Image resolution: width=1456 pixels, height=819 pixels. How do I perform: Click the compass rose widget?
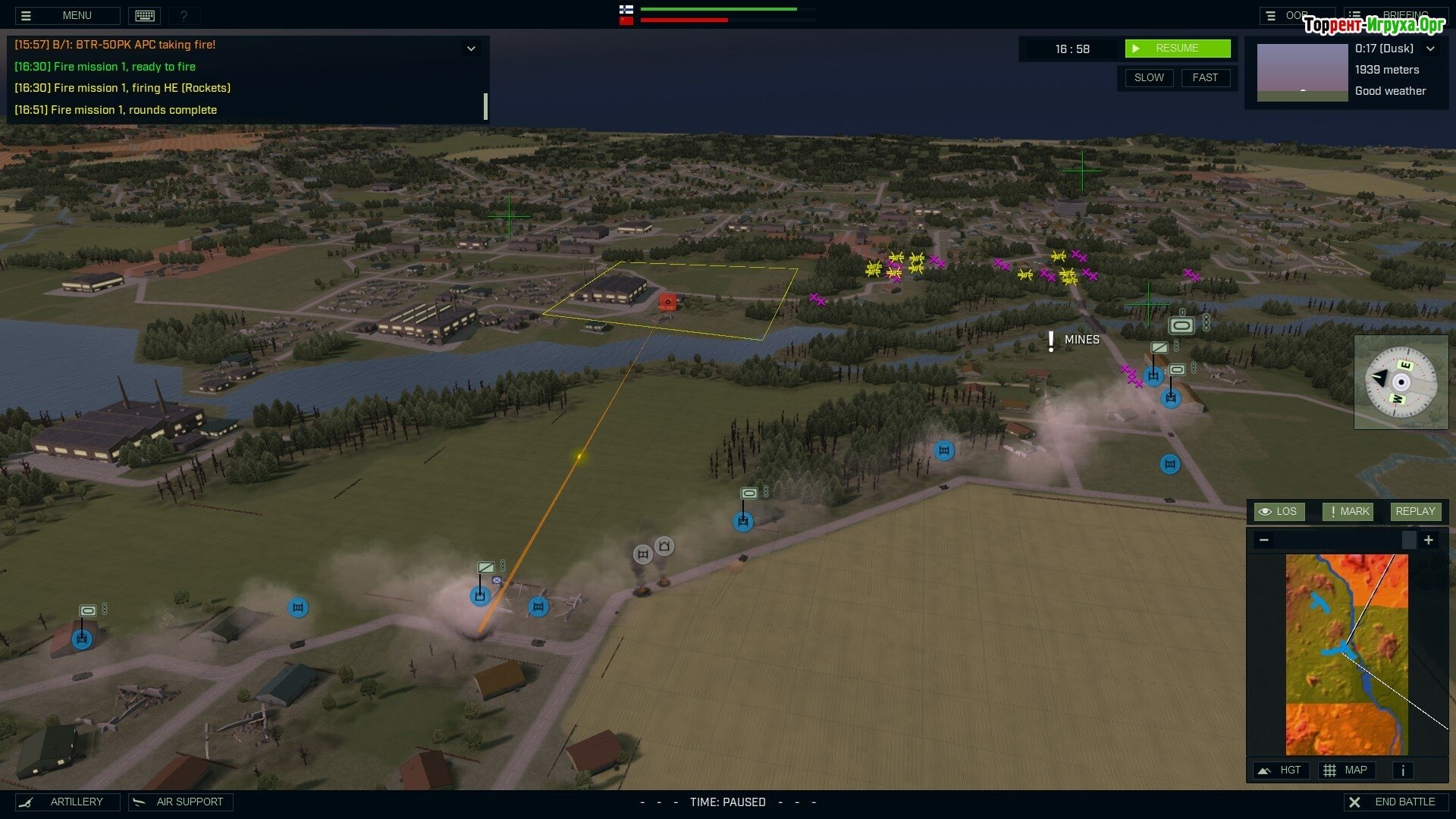1400,381
